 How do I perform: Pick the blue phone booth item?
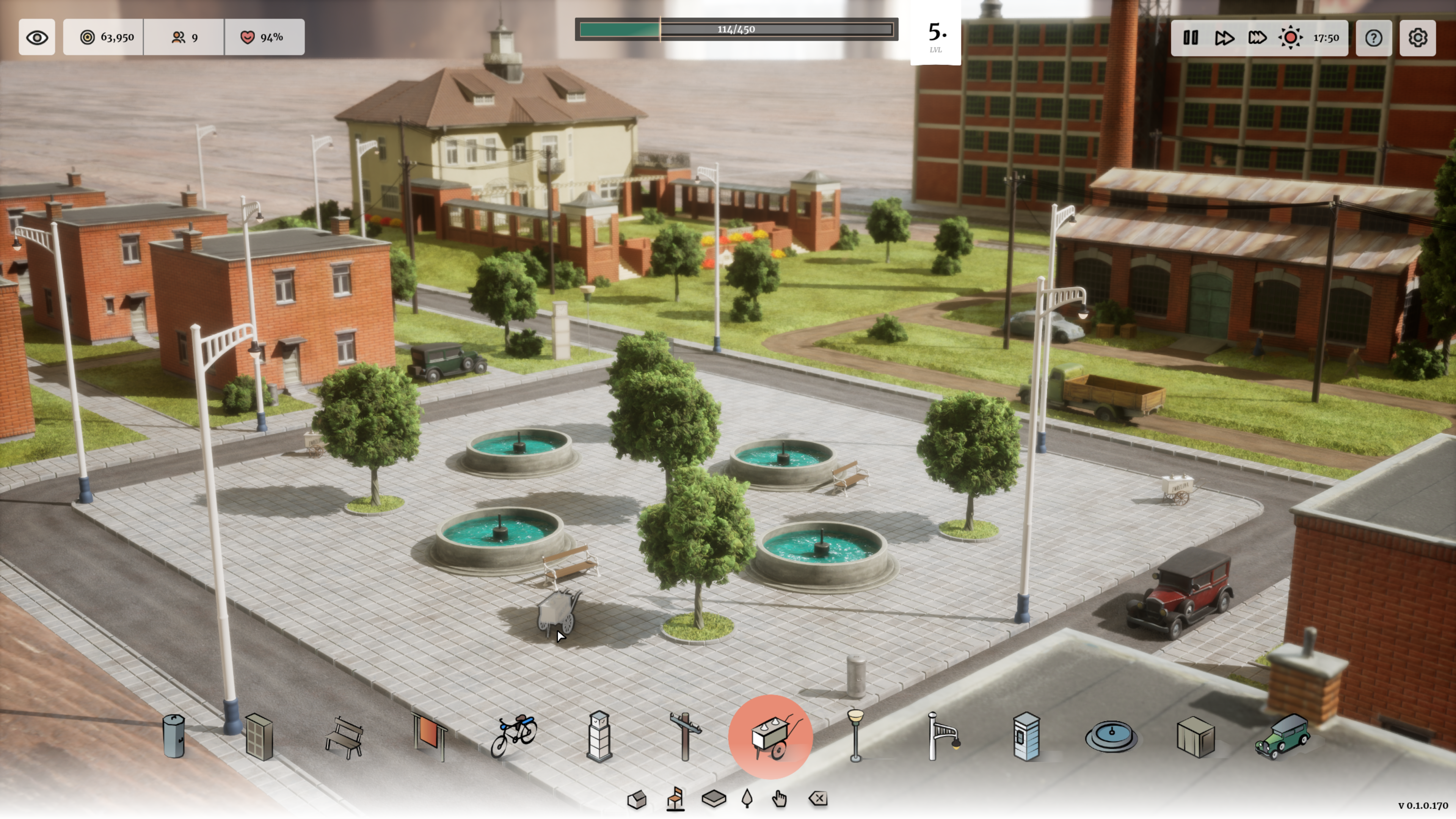(x=1026, y=736)
